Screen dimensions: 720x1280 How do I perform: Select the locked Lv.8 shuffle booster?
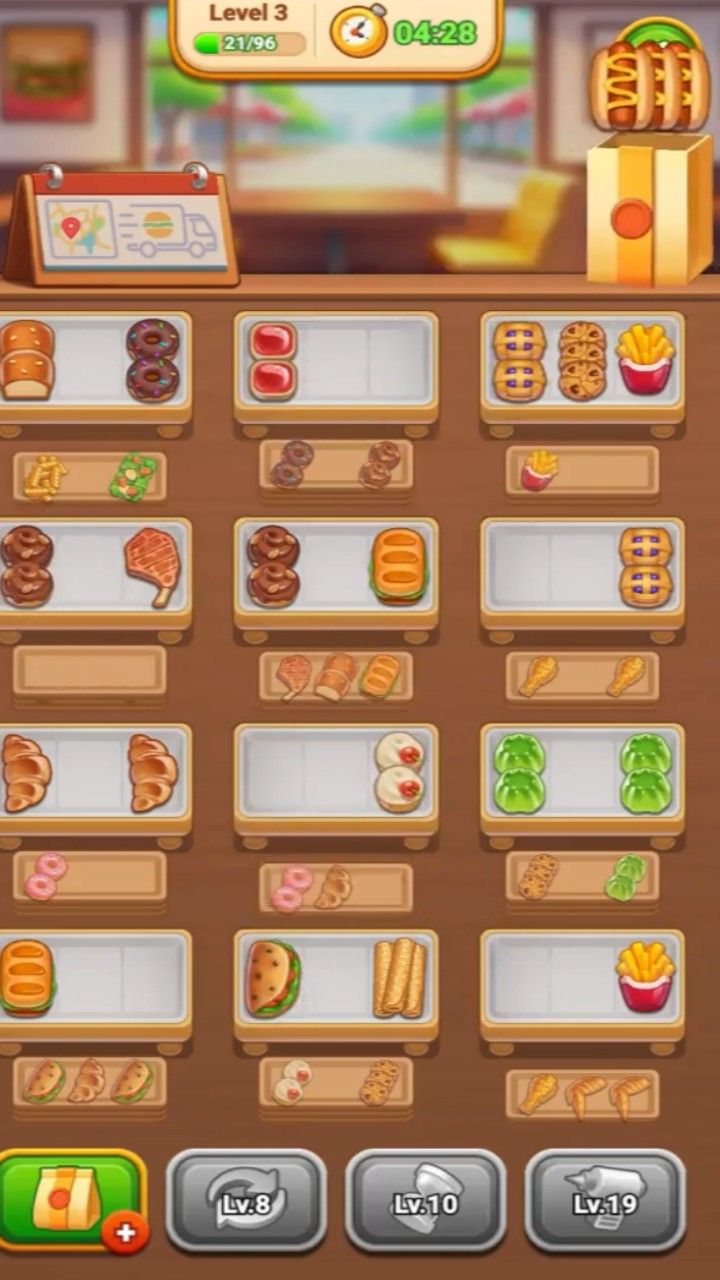pyautogui.click(x=246, y=1200)
